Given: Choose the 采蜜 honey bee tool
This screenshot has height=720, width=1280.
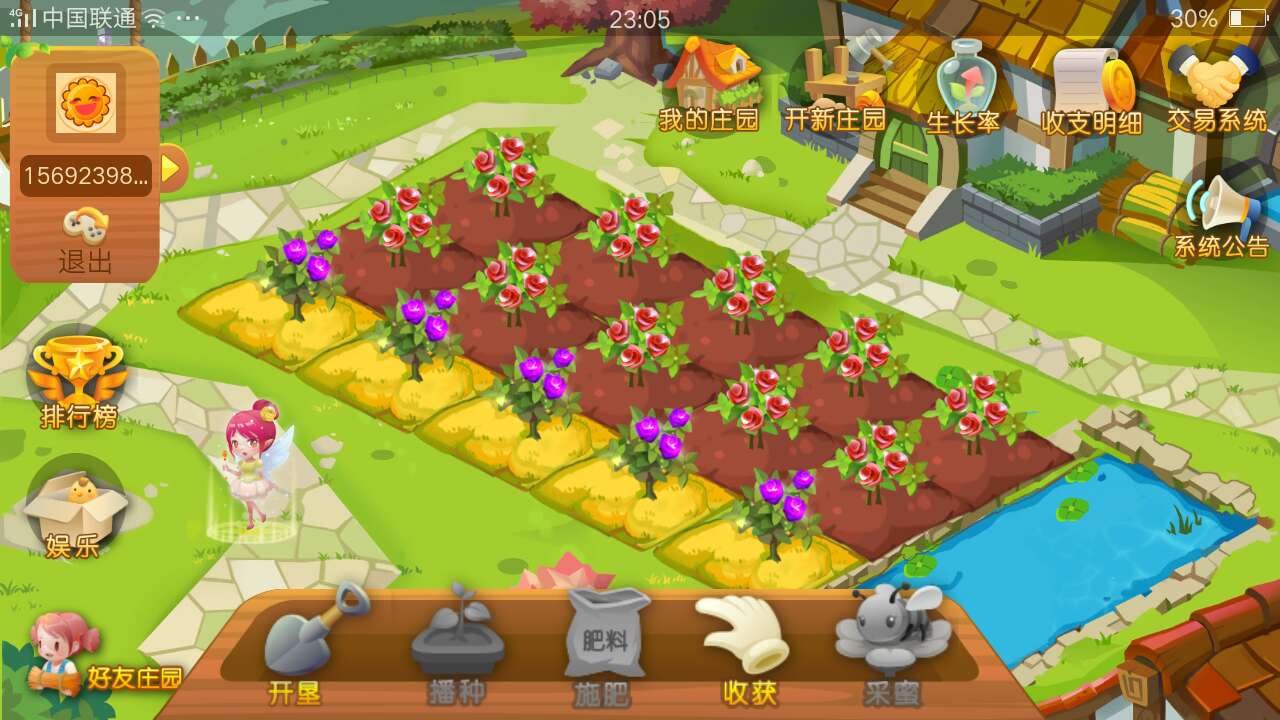Looking at the screenshot, I should (891, 645).
